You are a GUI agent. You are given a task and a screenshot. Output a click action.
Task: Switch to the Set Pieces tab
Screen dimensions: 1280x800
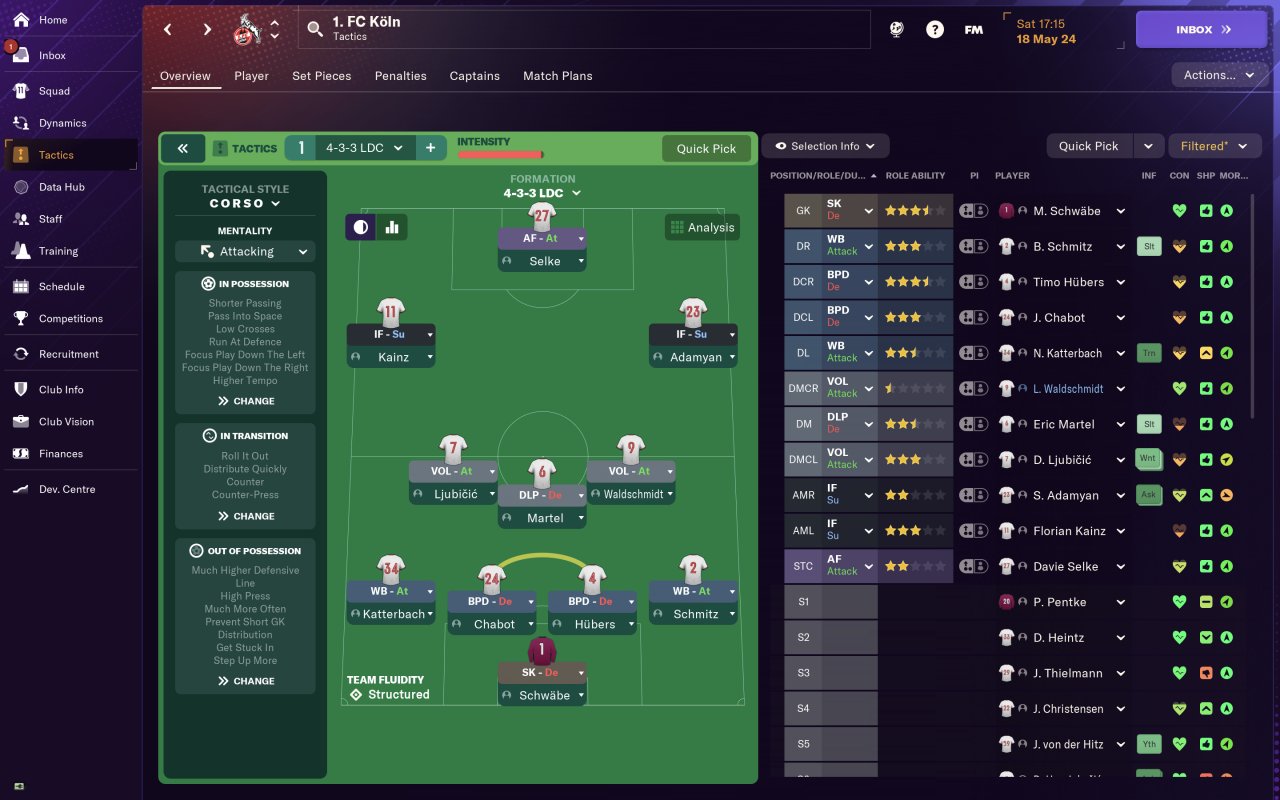click(x=321, y=76)
